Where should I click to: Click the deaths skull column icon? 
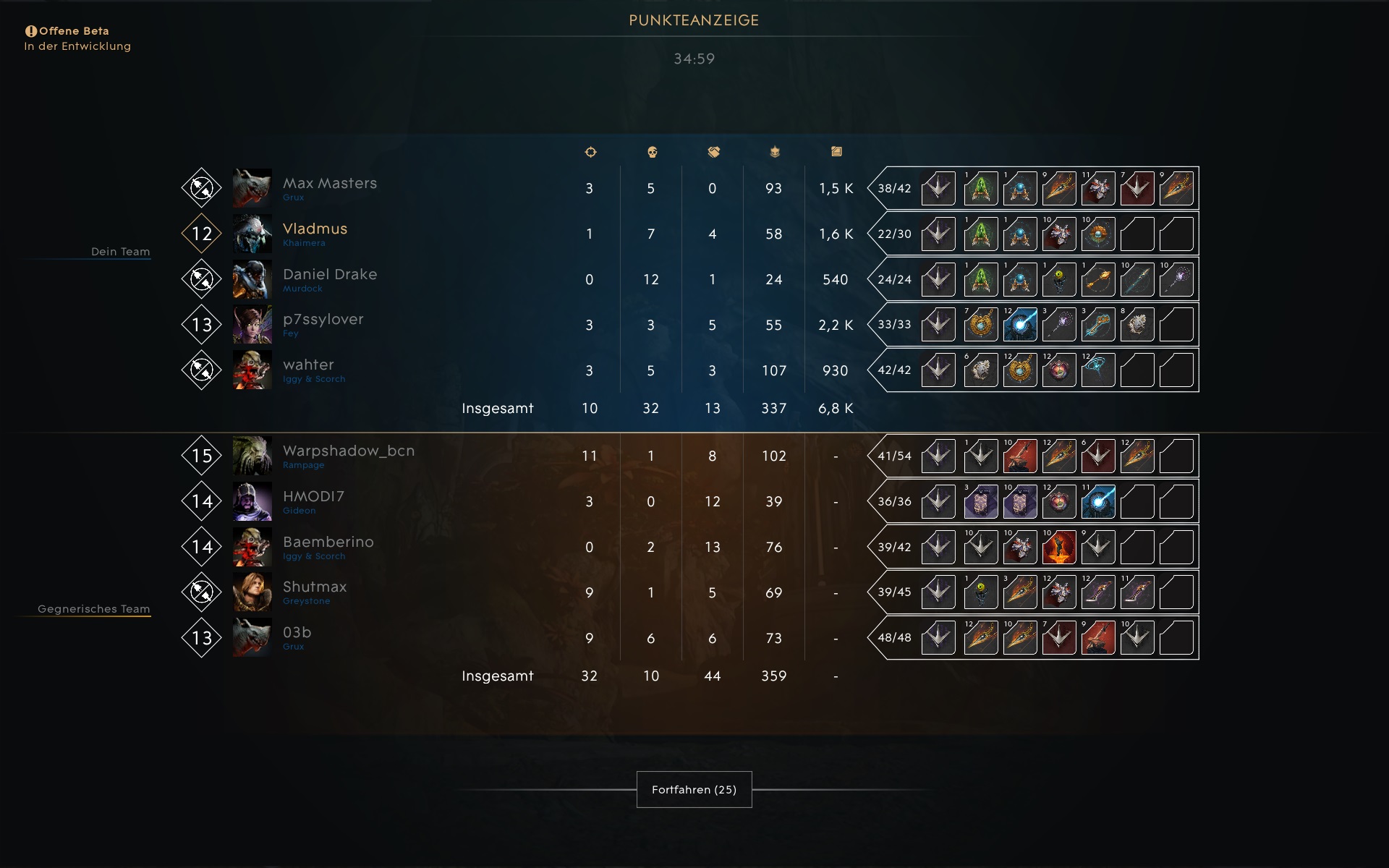651,152
